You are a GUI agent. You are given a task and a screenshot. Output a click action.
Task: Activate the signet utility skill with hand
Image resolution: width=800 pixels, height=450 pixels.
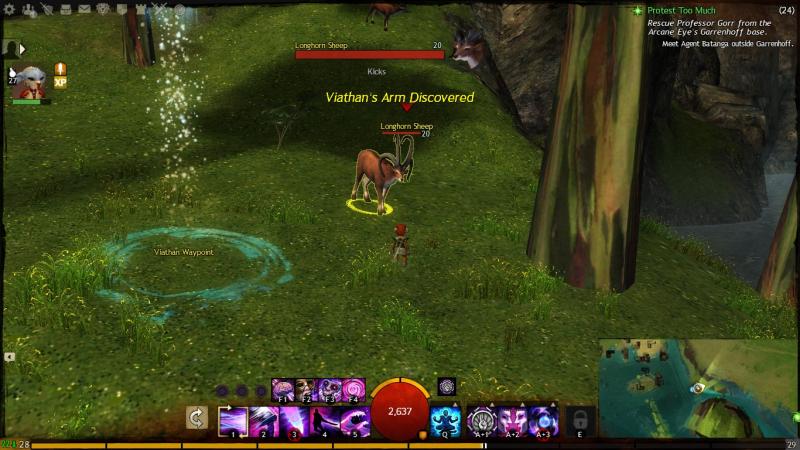[483, 420]
